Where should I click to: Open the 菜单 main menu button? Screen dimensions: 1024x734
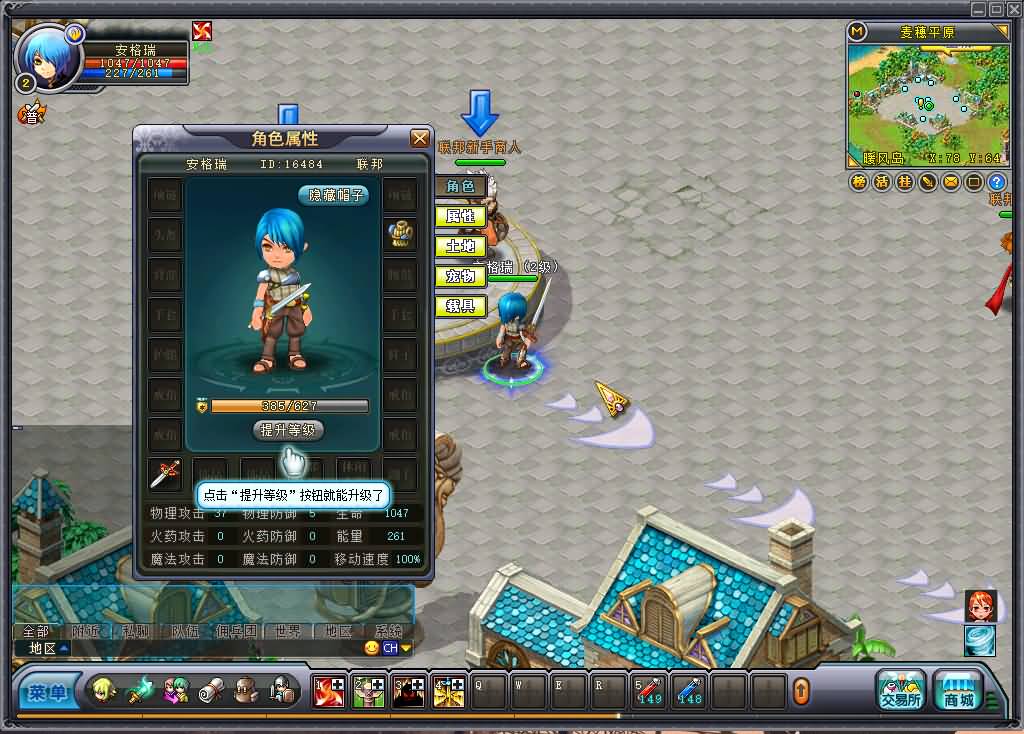click(x=47, y=691)
